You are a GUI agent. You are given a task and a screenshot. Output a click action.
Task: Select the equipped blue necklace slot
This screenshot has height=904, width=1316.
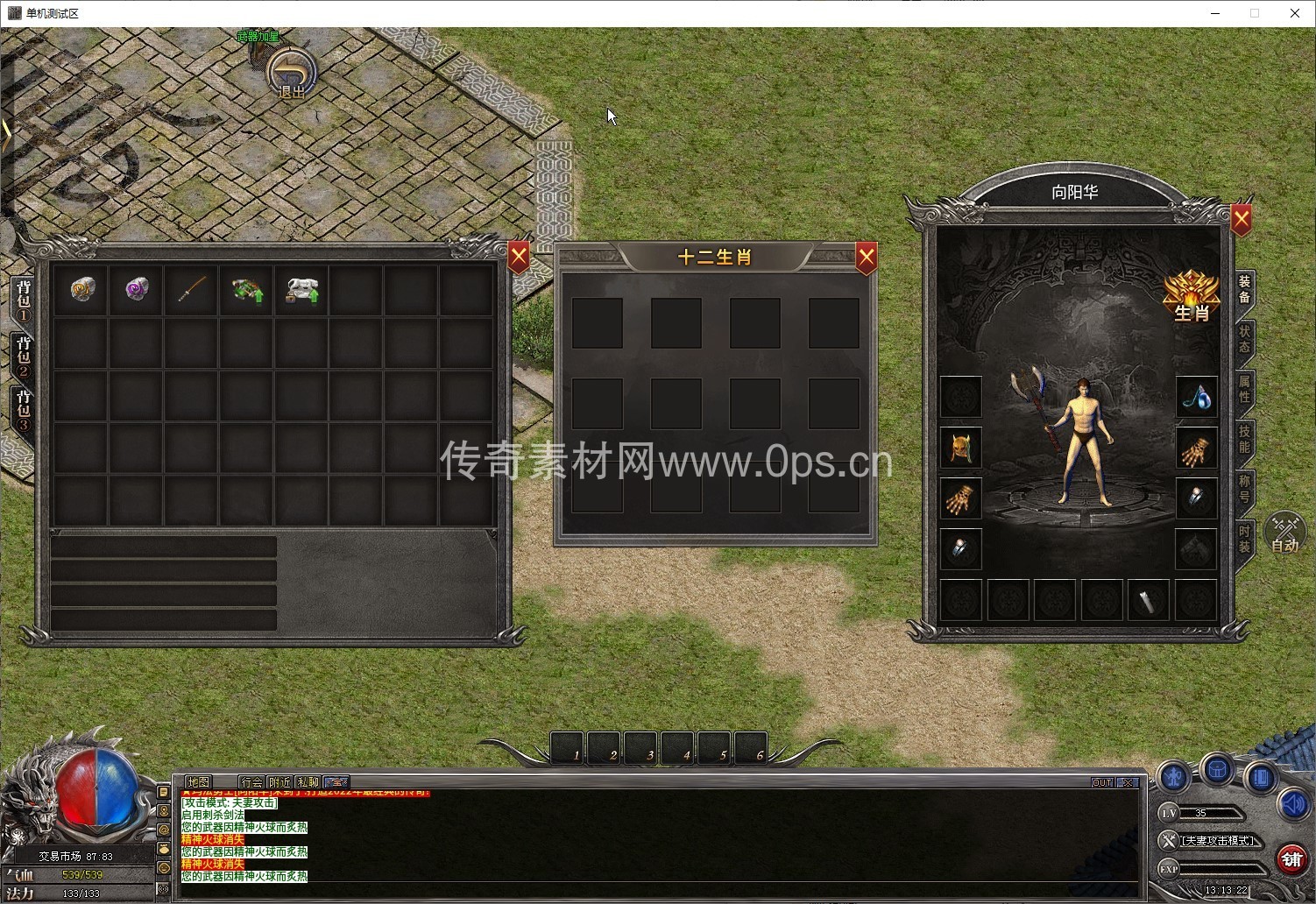(x=1196, y=398)
